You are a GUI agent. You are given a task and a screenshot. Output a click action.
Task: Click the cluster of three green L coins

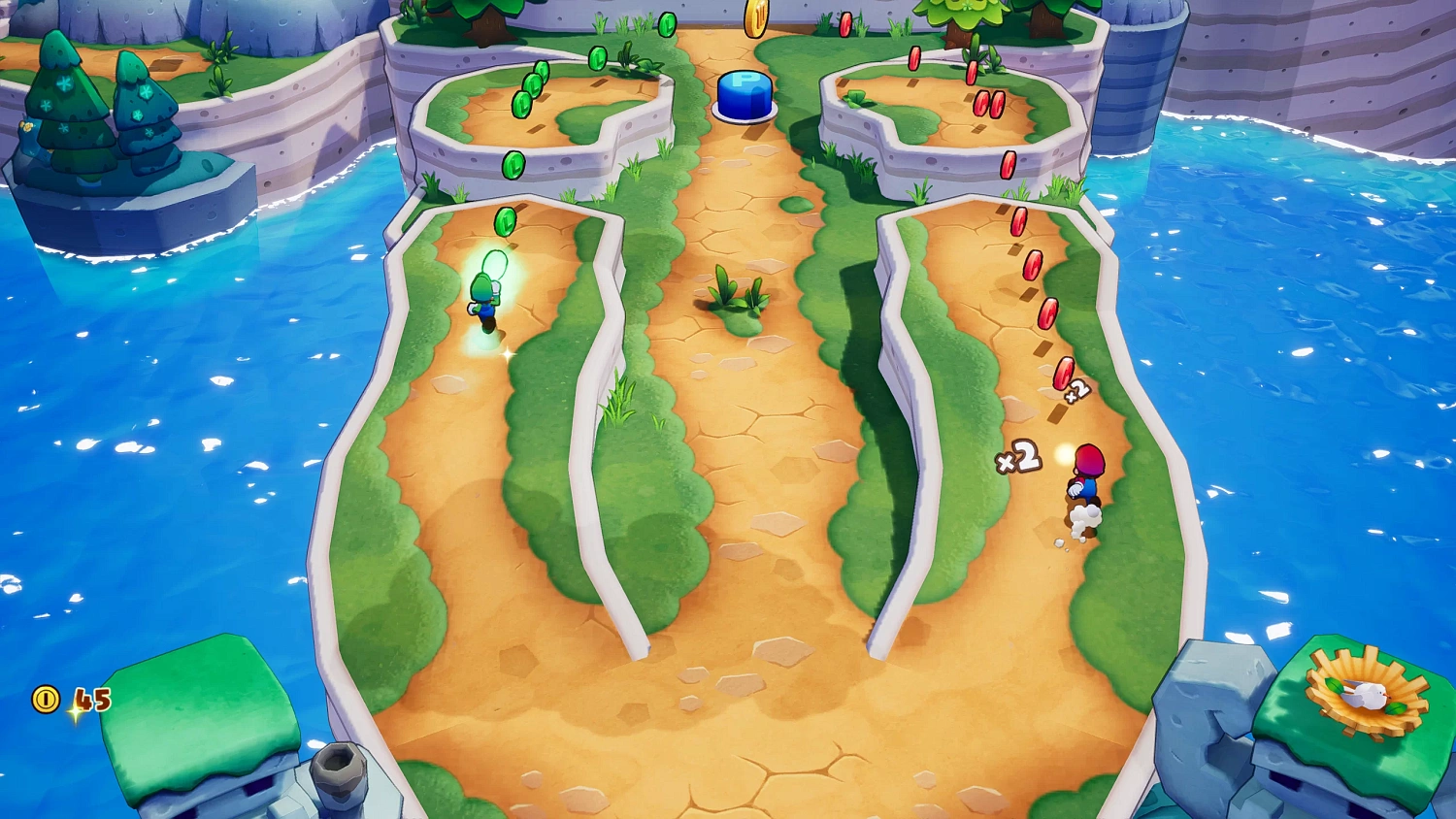coord(533,87)
